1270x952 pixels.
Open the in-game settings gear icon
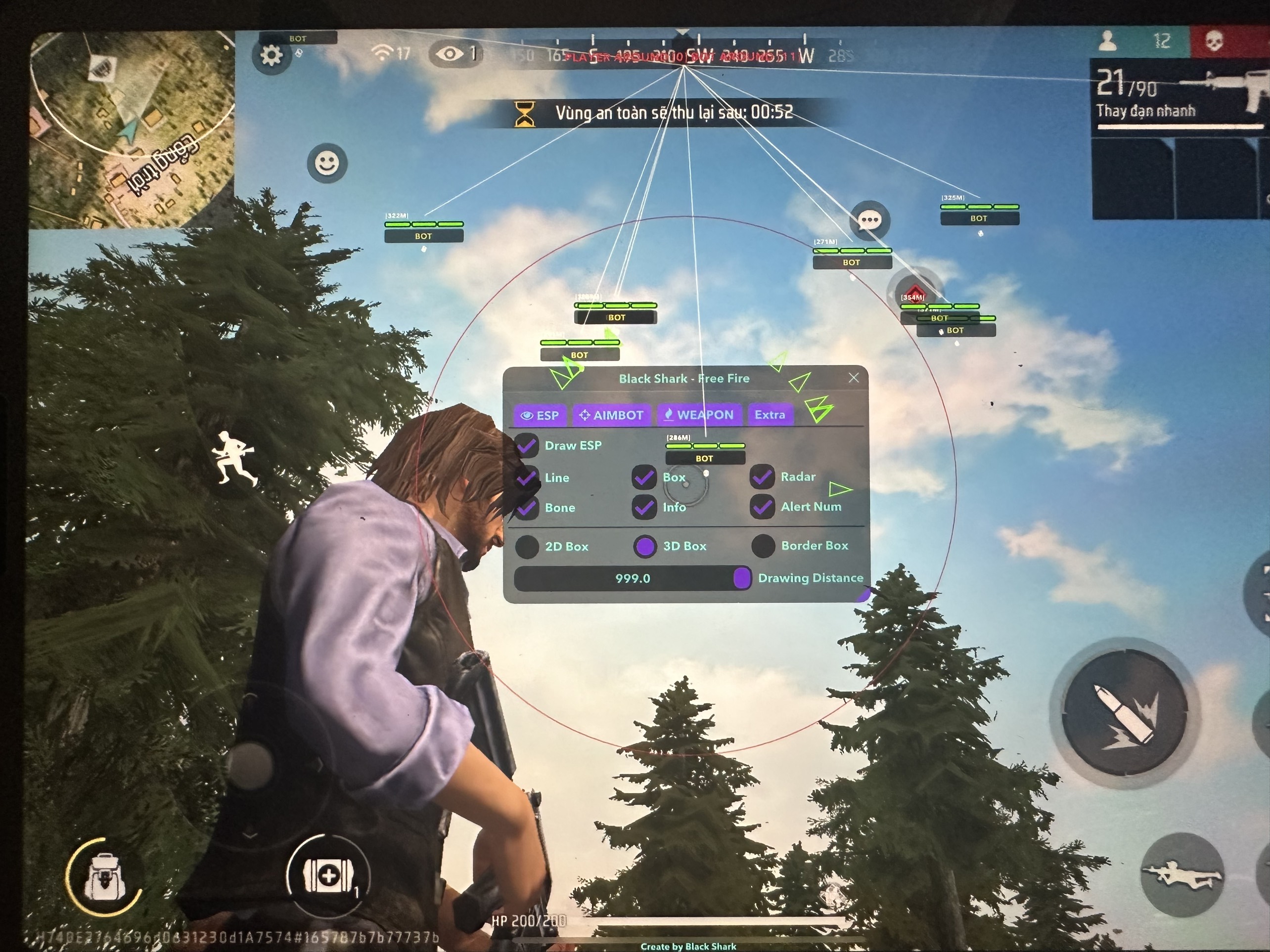[272, 55]
